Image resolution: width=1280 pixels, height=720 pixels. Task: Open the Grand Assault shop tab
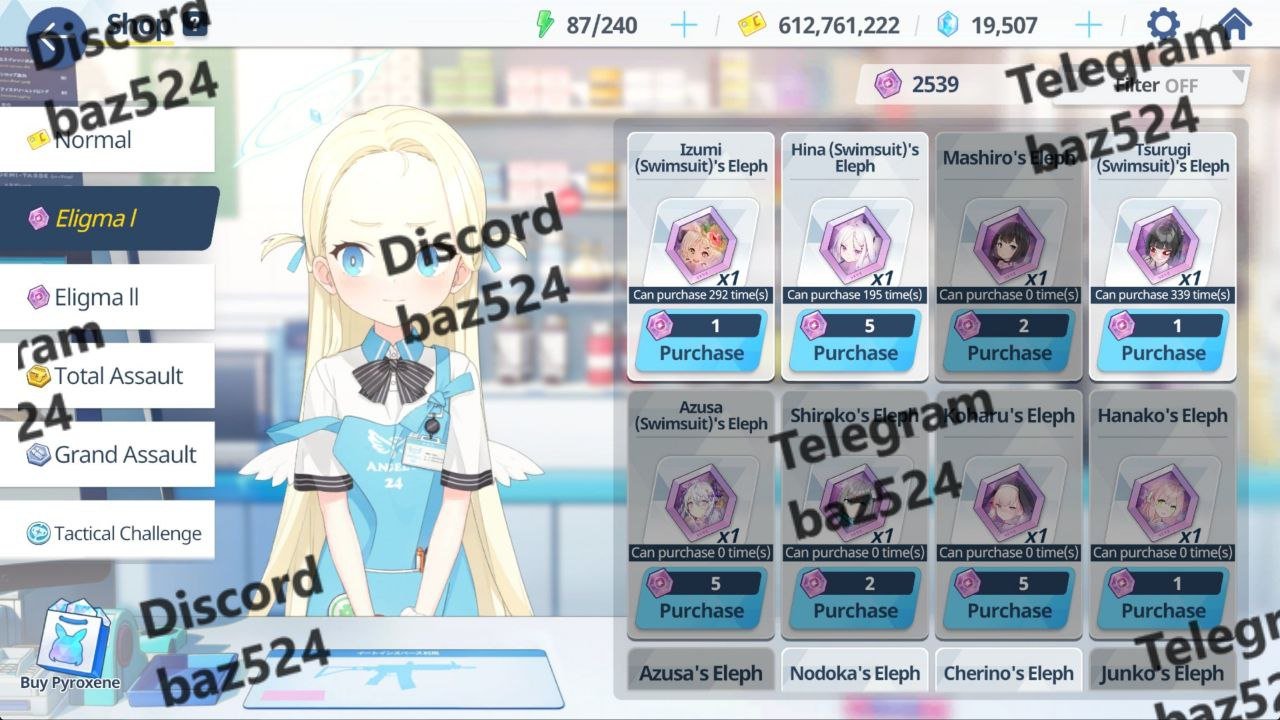107,454
